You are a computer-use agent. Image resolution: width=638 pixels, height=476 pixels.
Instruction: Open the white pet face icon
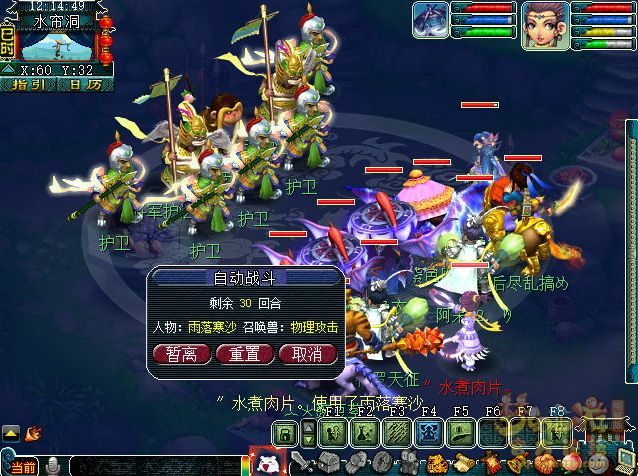267,462
